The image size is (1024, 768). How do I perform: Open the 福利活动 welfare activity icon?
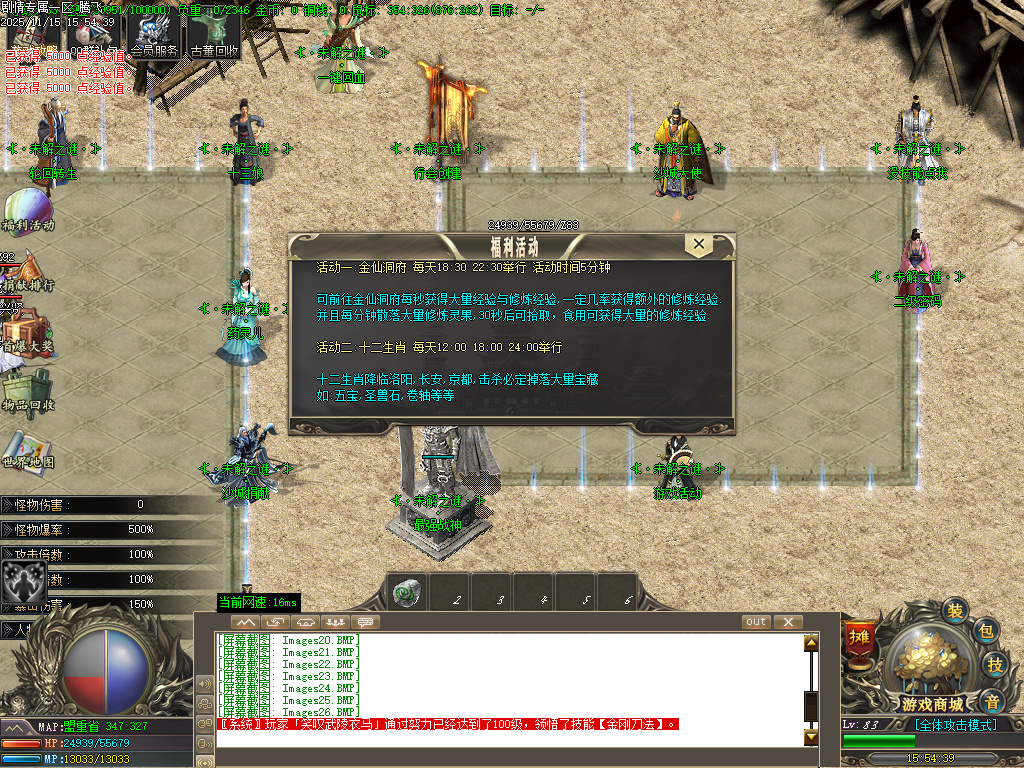click(x=27, y=208)
